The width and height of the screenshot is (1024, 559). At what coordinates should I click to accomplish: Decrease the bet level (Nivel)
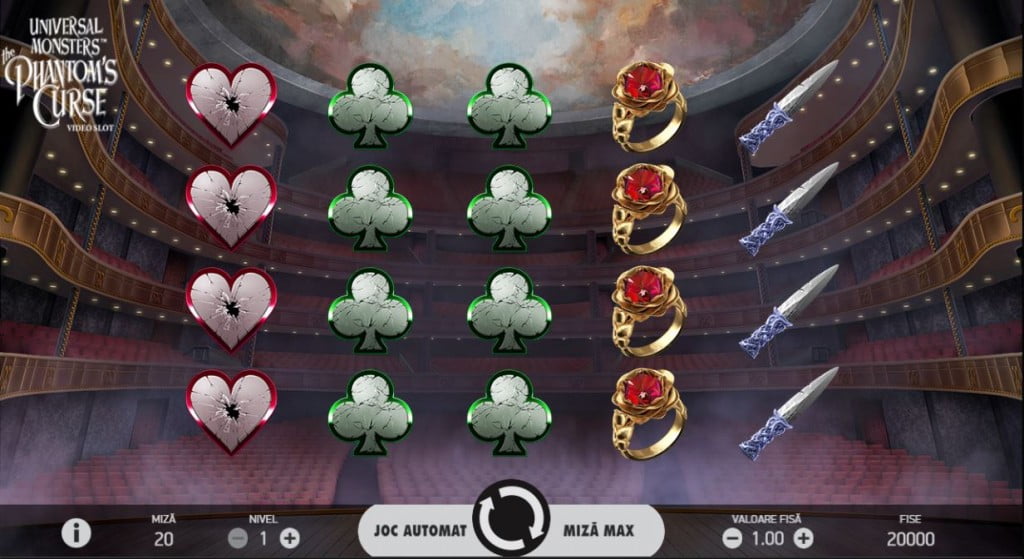point(238,537)
